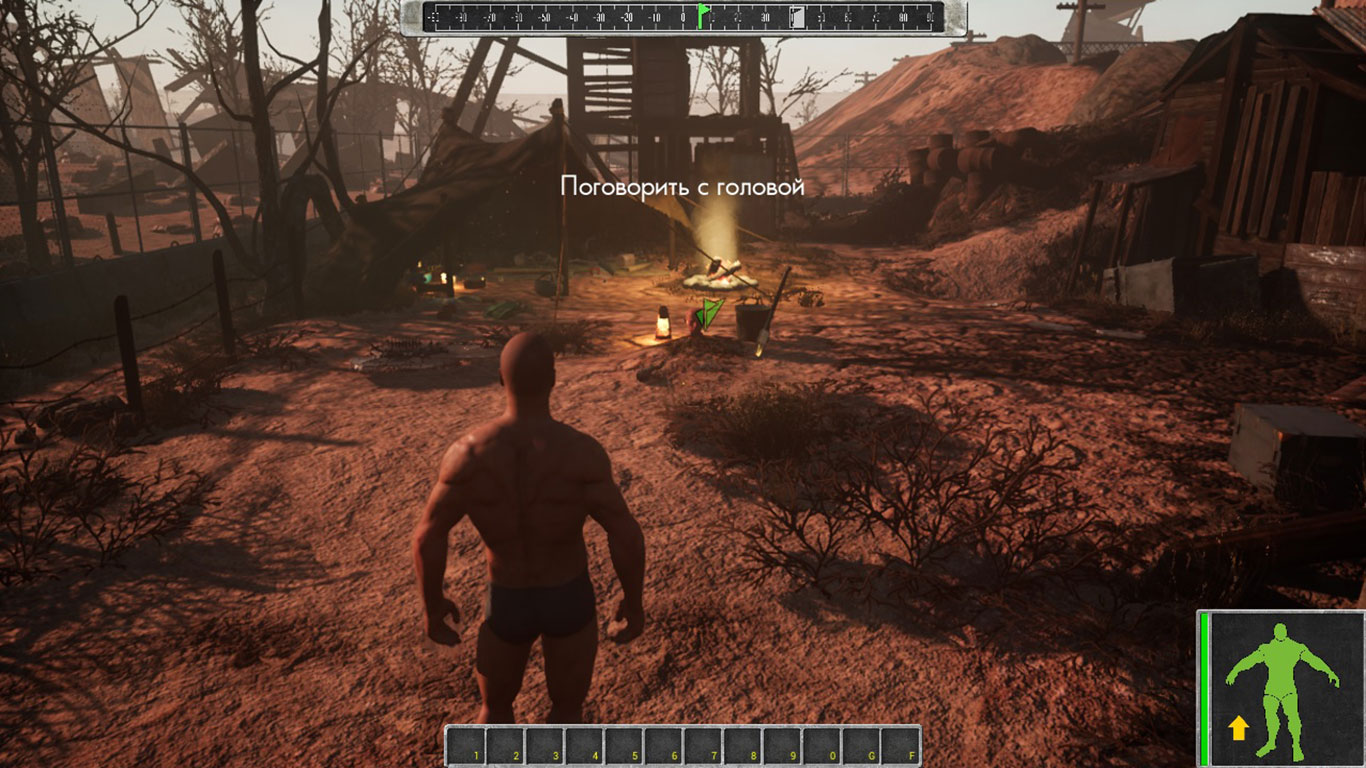This screenshot has width=1366, height=768.
Task: Choose the "Поговорить с головой" interaction prompt
Action: (682, 186)
